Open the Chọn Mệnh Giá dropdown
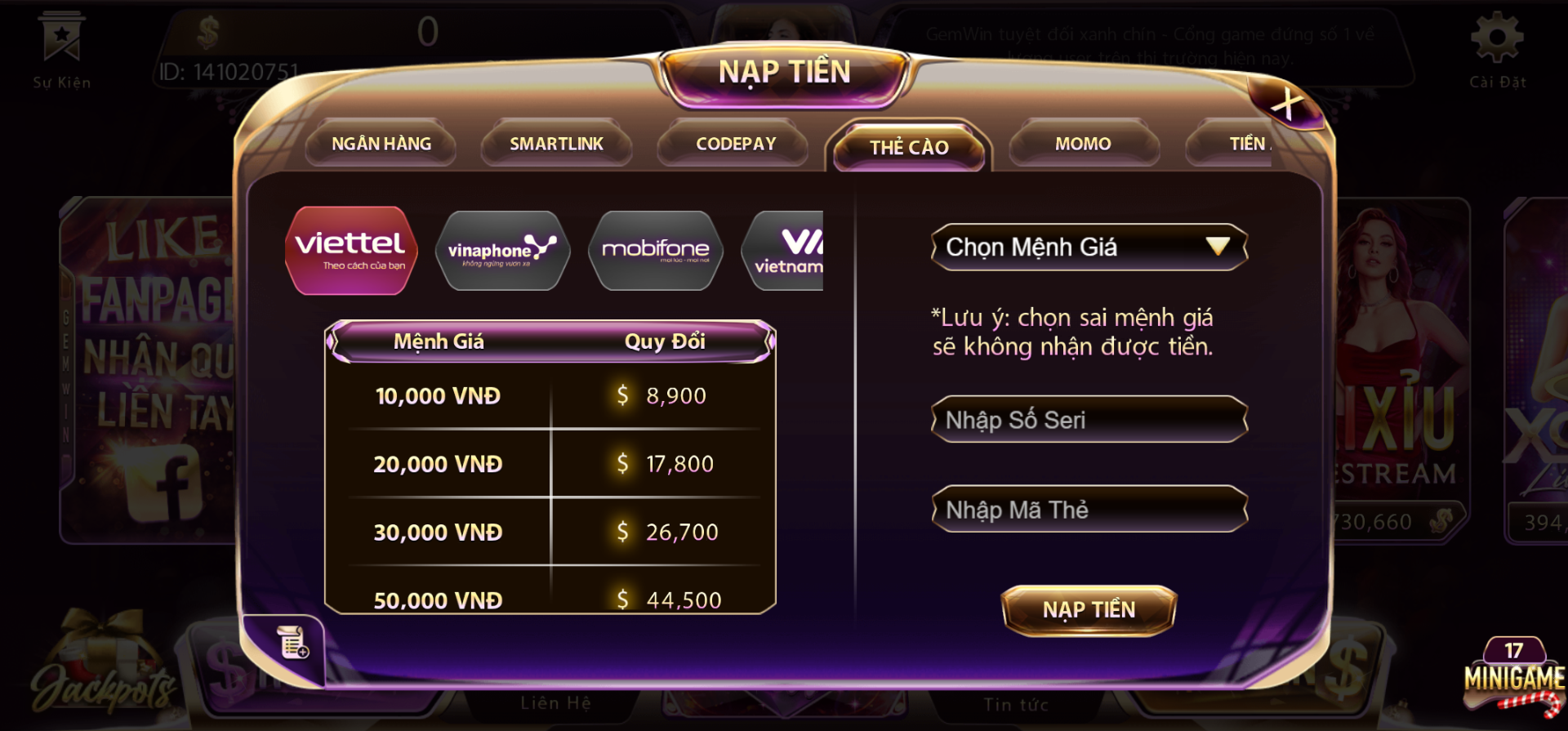Viewport: 1568px width, 731px height. [x=1088, y=247]
